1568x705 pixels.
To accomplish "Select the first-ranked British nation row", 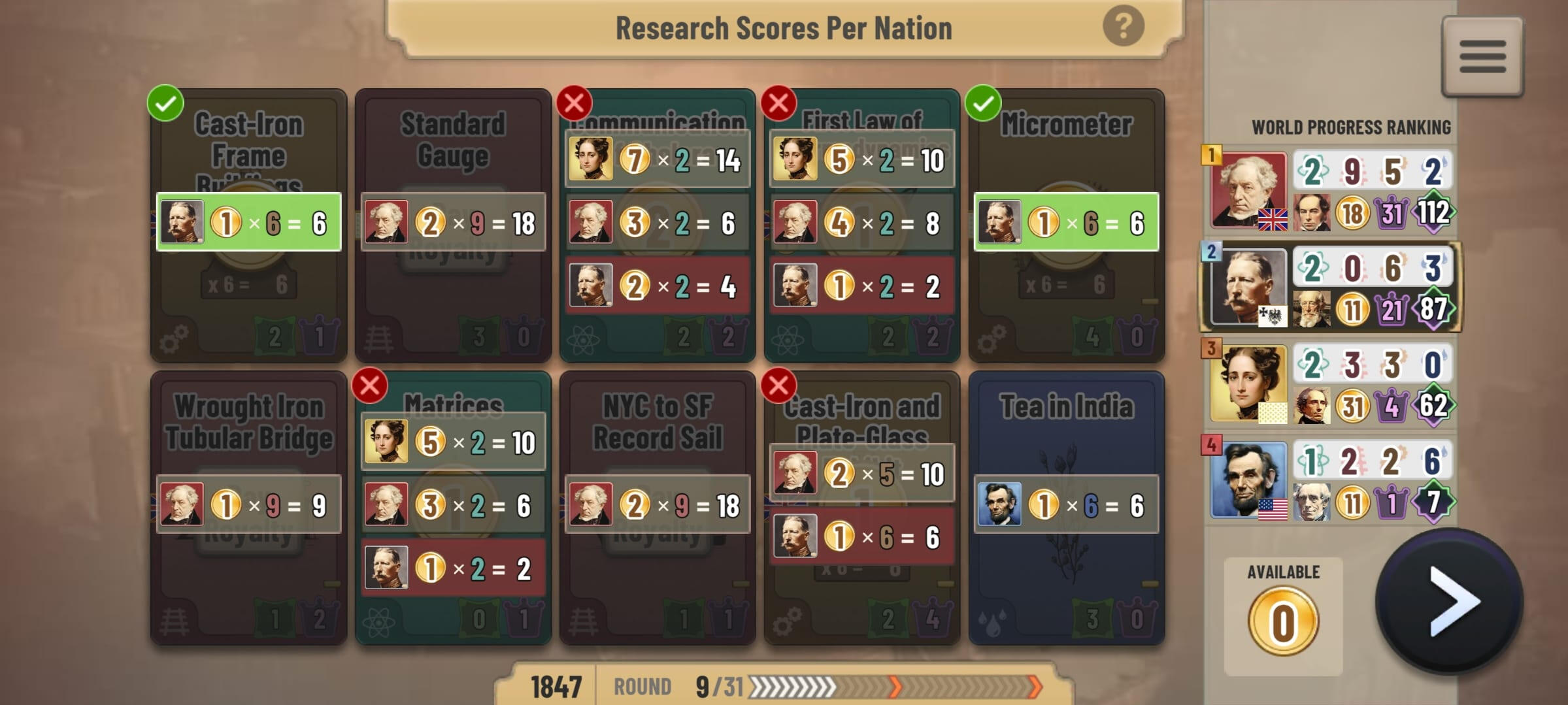I will click(1330, 191).
